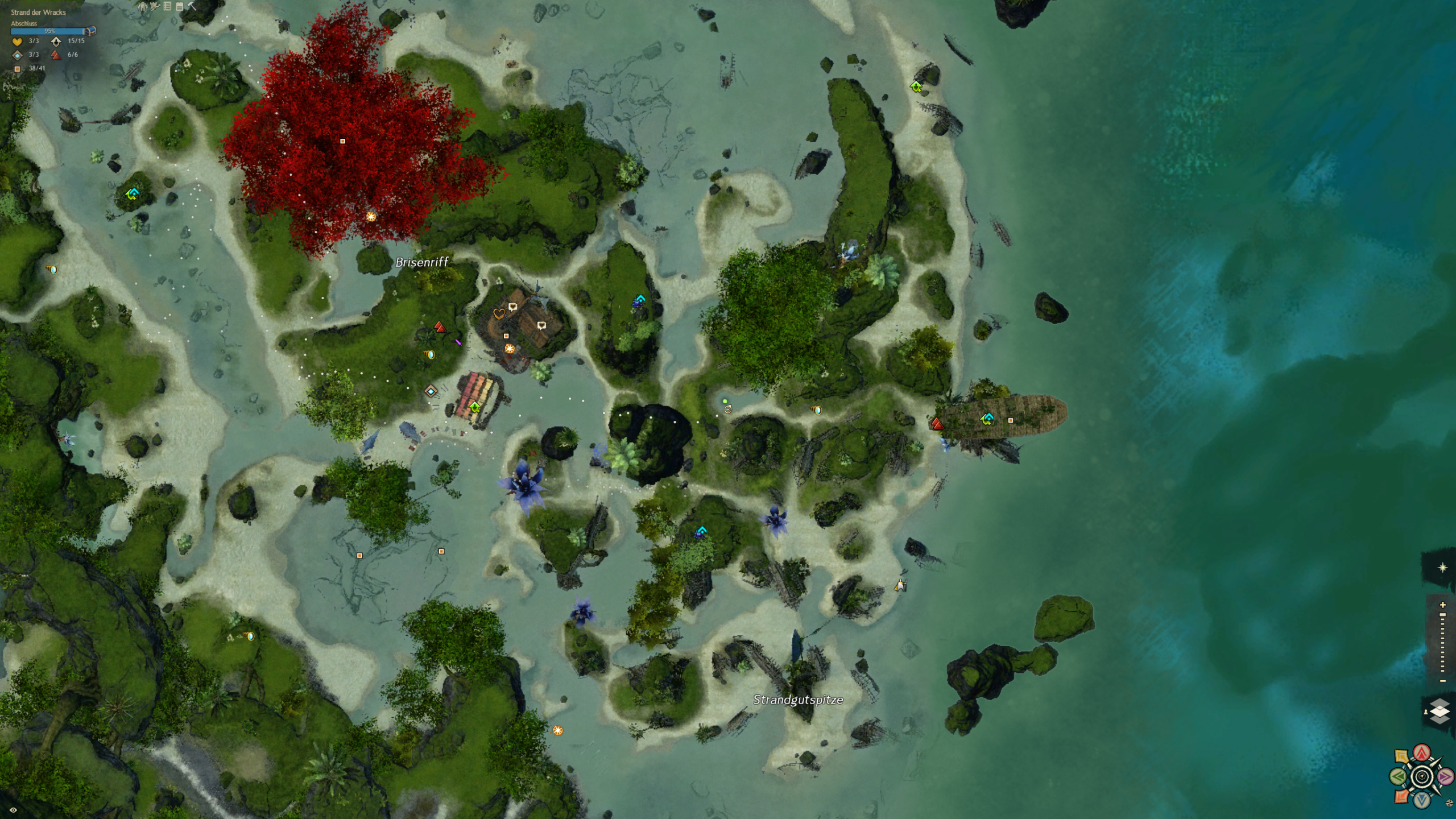Viewport: 1456px width, 819px height.
Task: Select the yellow square marker on compass wheel
Action: coord(1402,757)
